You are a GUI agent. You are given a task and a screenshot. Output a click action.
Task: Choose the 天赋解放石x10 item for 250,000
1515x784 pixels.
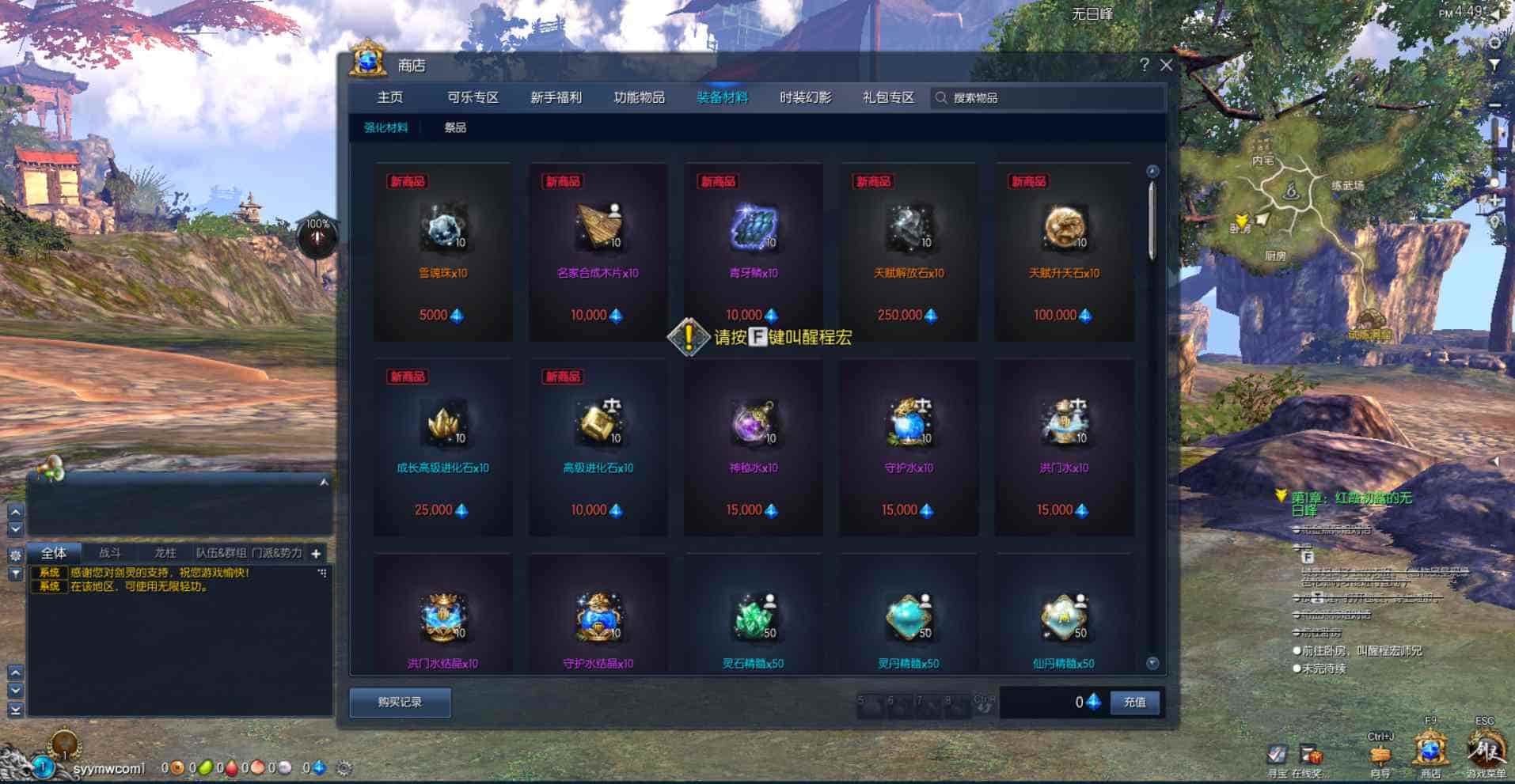[x=909, y=252]
